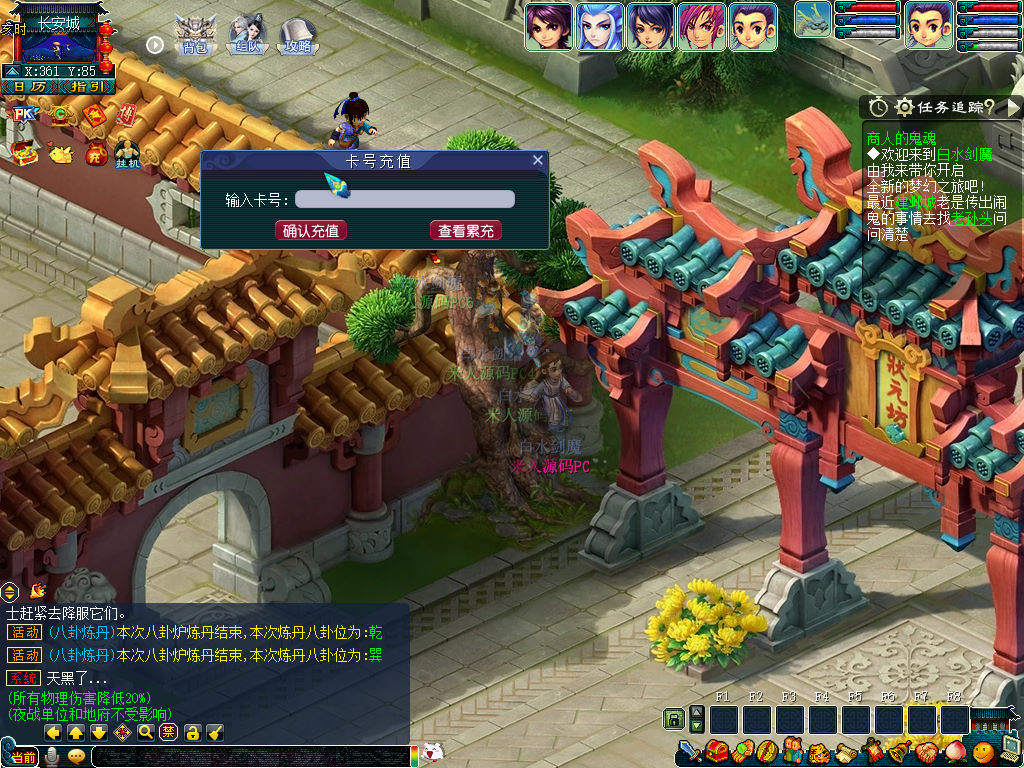Screen dimensions: 1024x768
Task: Open the 组队 team menu
Action: pos(246,37)
